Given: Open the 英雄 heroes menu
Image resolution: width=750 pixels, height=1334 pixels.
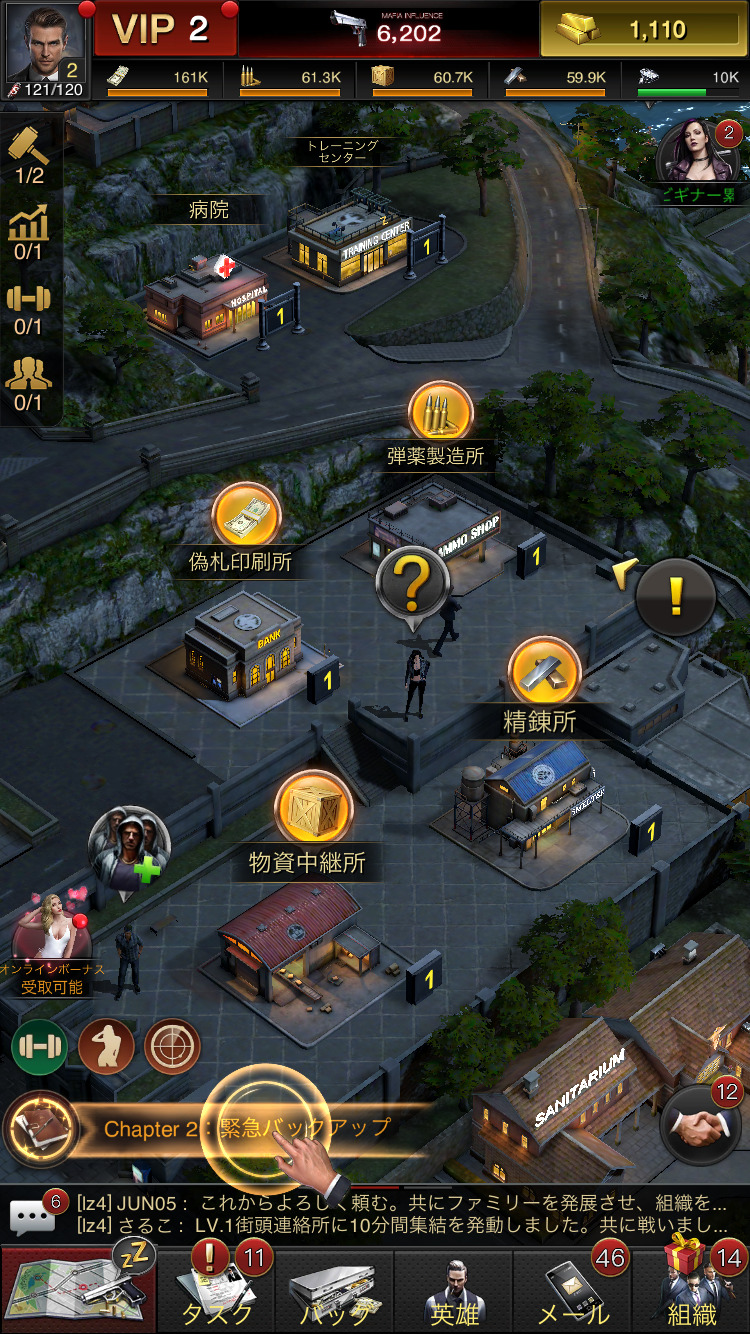Looking at the screenshot, I should pos(455,1290).
